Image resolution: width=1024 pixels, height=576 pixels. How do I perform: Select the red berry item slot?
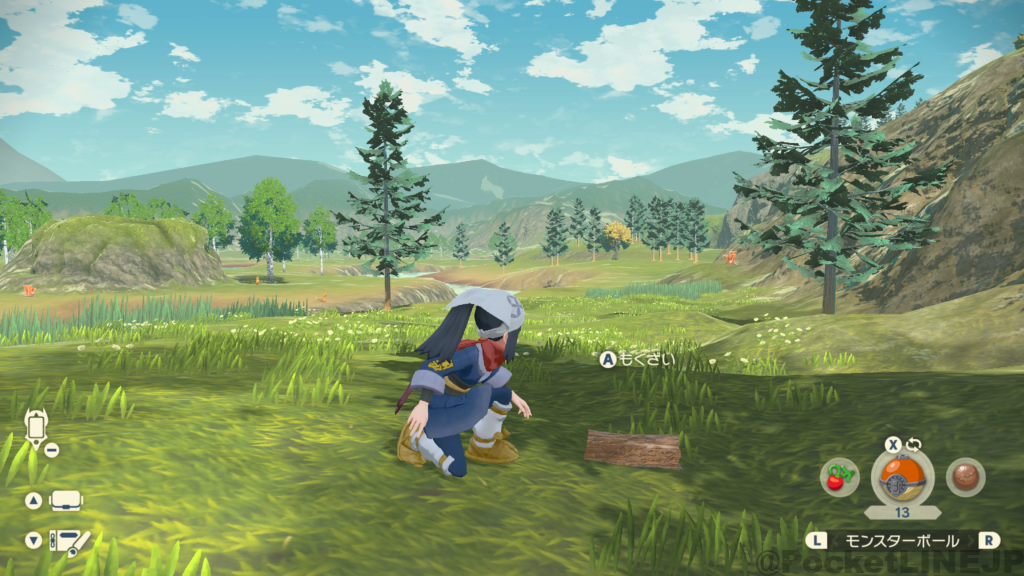[x=838, y=477]
